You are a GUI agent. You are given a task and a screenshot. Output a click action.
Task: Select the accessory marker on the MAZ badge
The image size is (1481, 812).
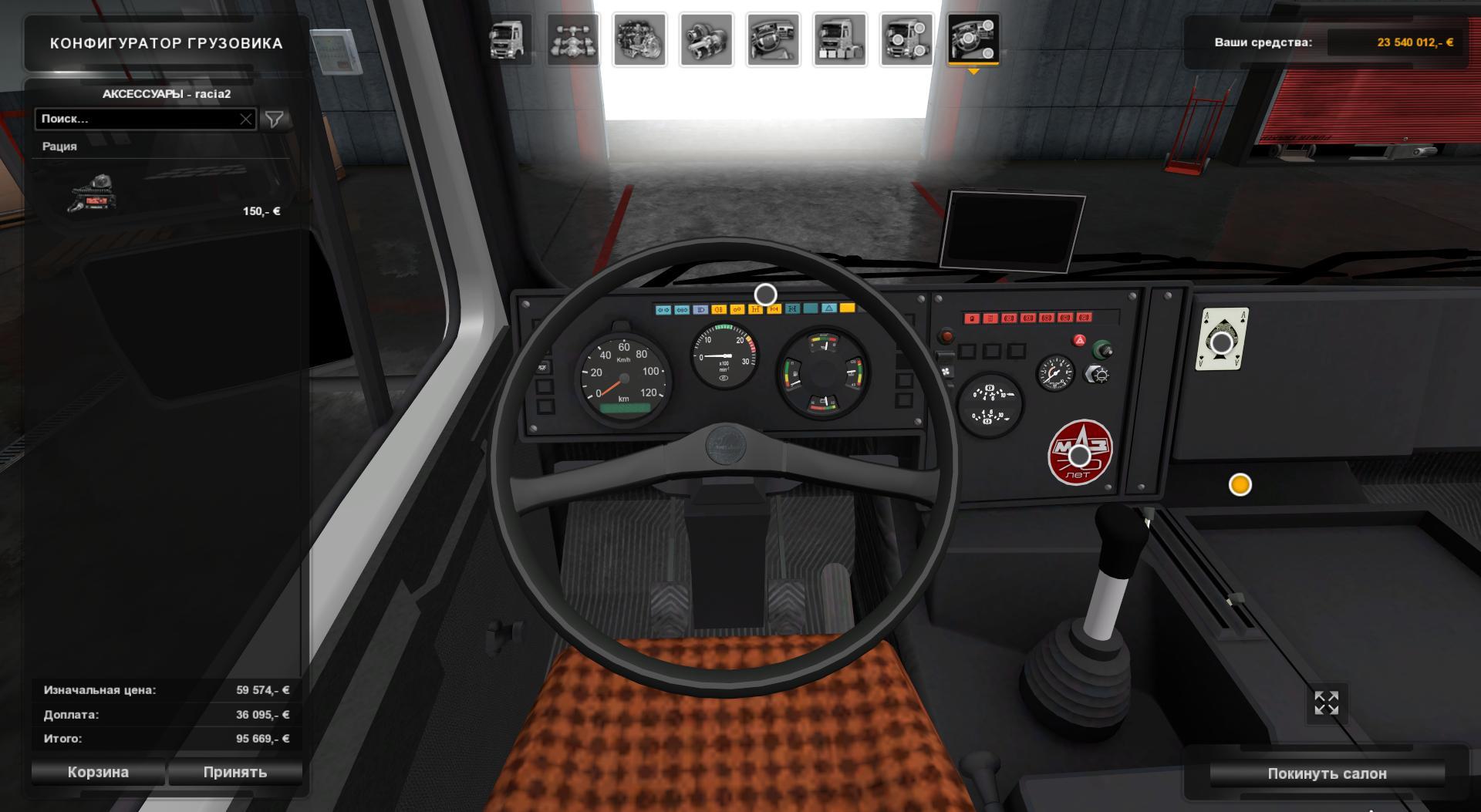[1079, 456]
